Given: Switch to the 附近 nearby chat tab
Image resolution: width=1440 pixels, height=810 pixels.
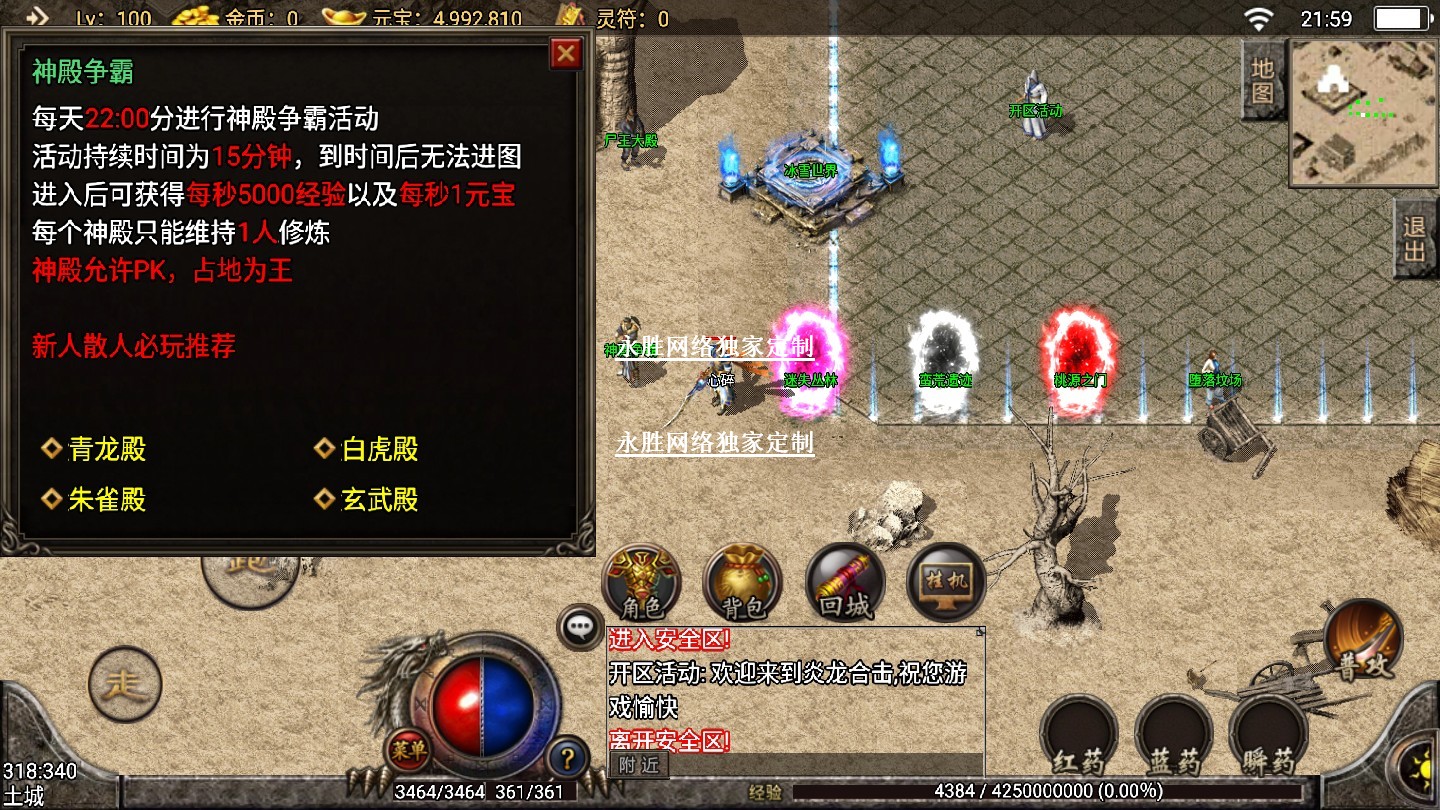Looking at the screenshot, I should click(639, 765).
